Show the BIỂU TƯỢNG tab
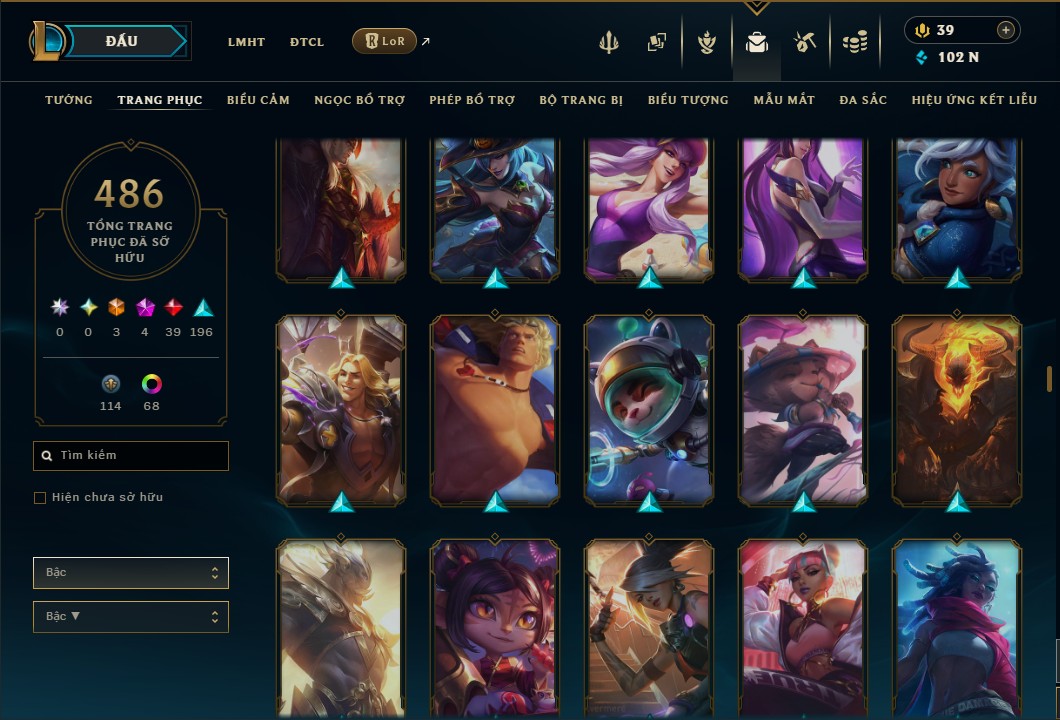The width and height of the screenshot is (1060, 720). (x=688, y=100)
